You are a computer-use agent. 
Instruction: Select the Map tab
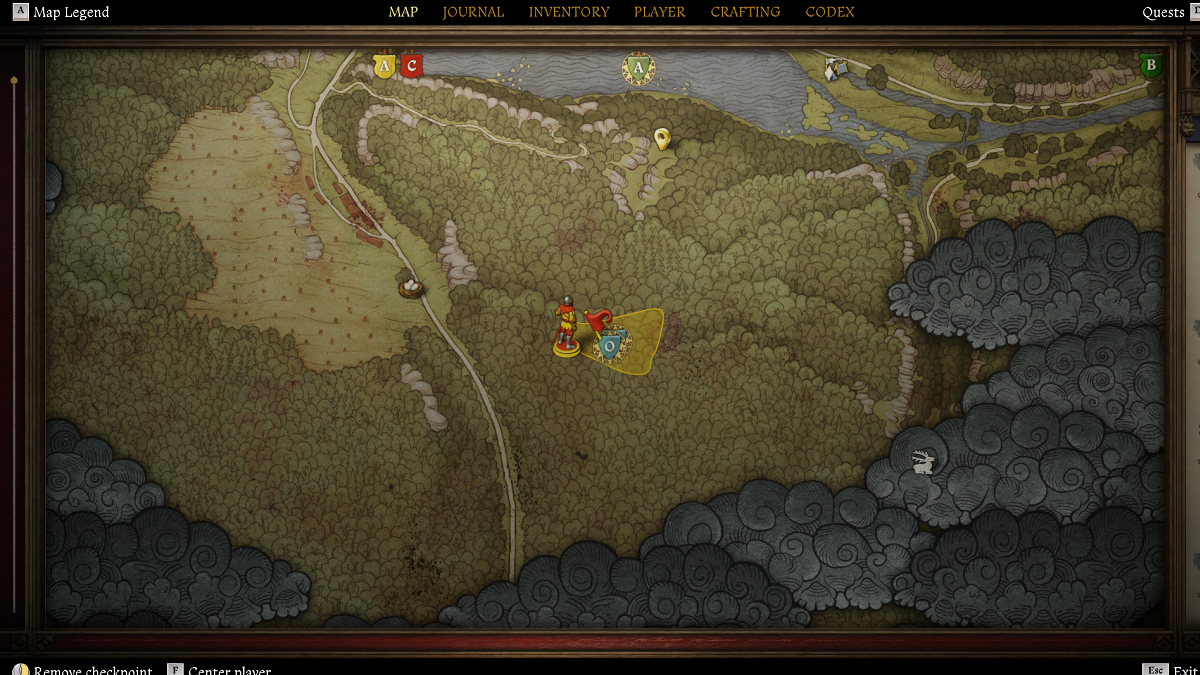click(403, 12)
